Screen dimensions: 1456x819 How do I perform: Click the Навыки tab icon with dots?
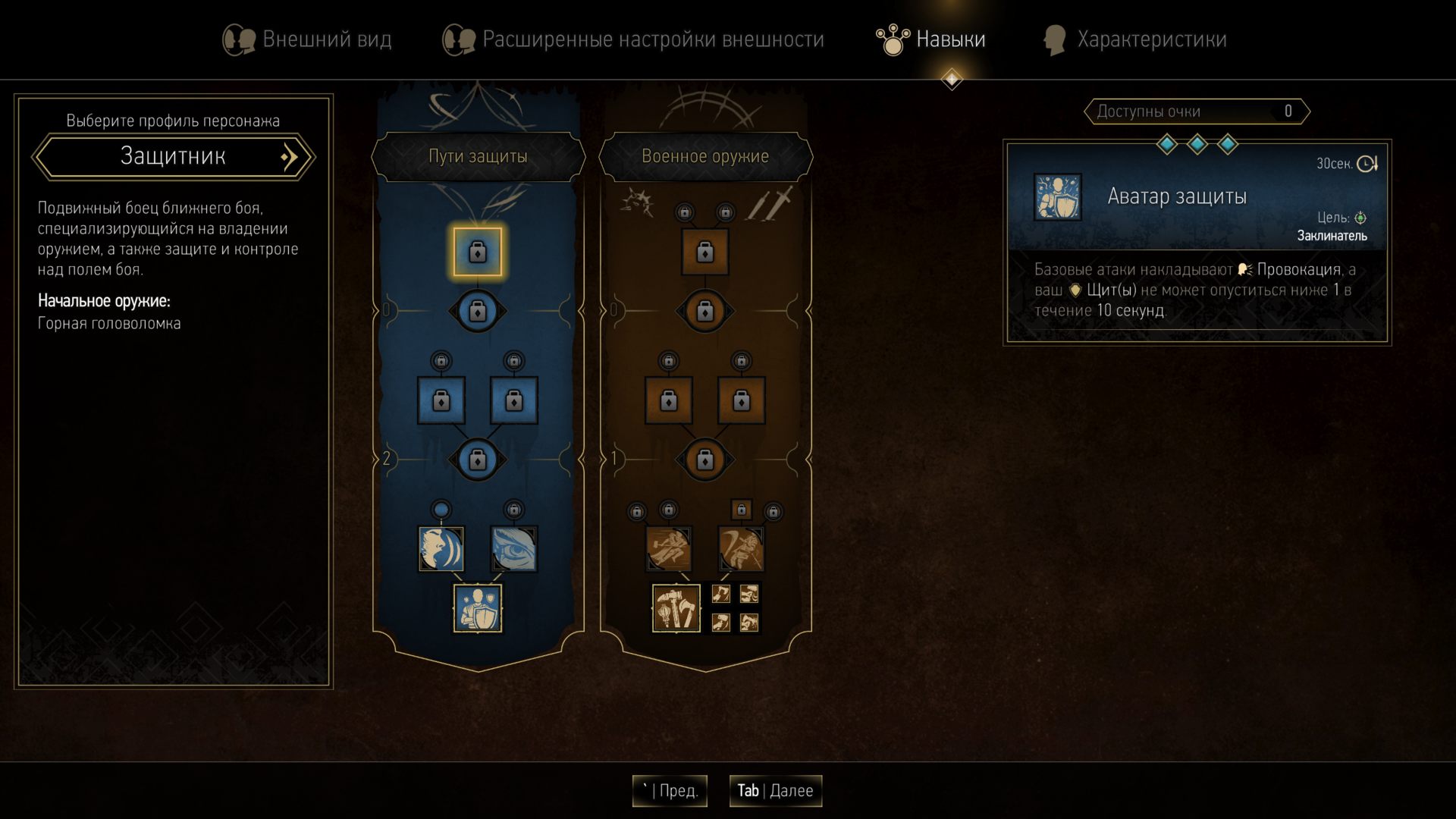(x=892, y=39)
